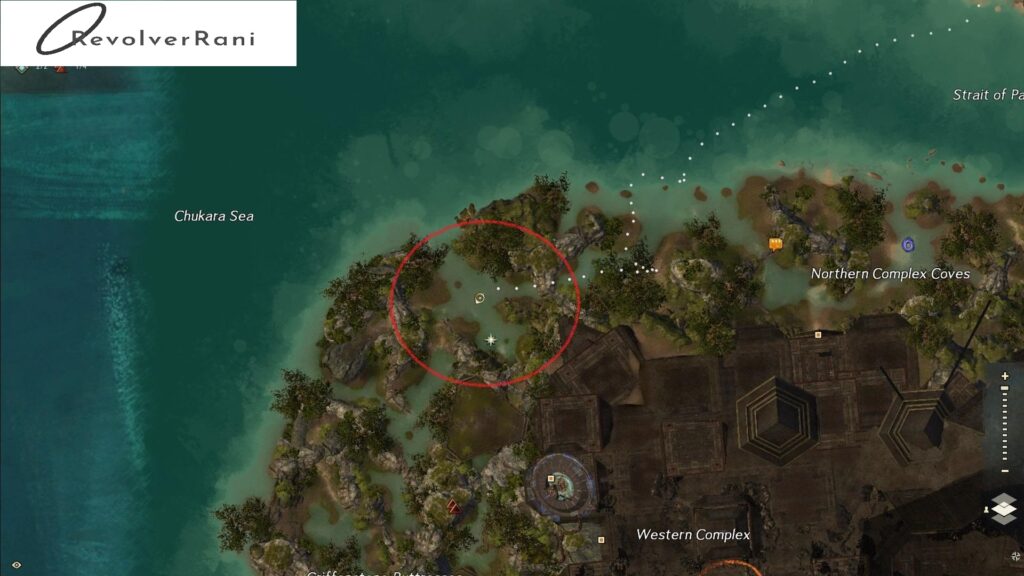This screenshot has height=576, width=1024.
Task: Click the map zoom level slider track
Action: pos(1005,422)
